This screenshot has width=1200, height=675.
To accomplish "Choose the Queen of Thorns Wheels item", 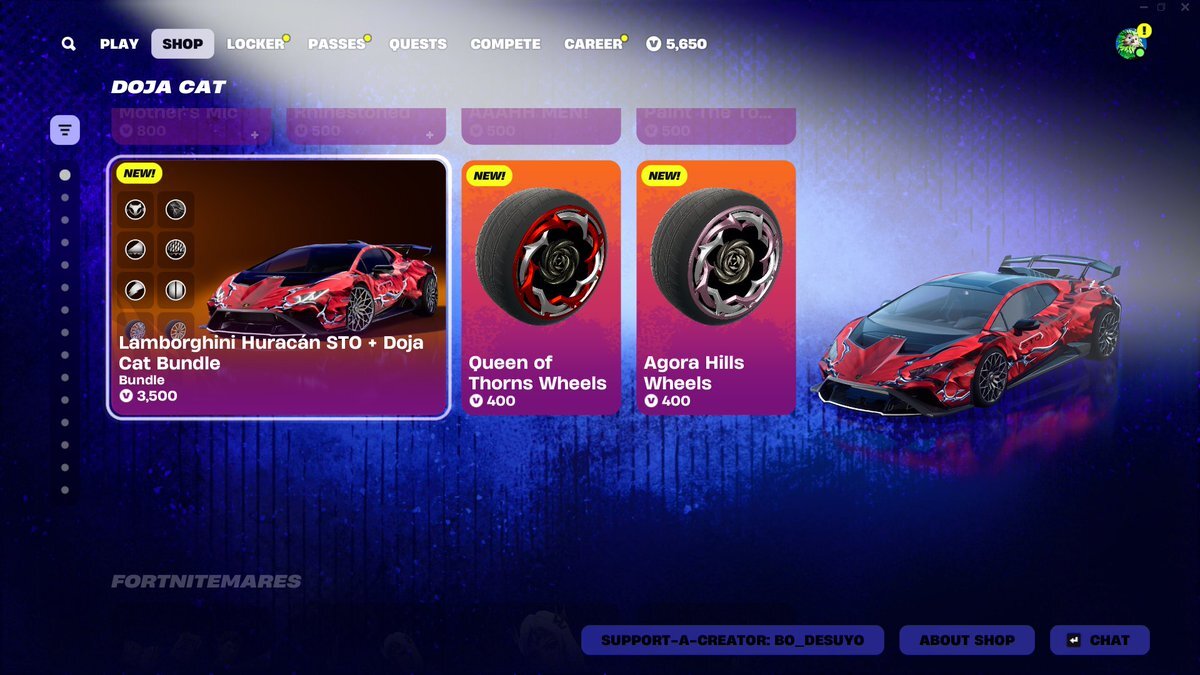I will click(541, 288).
